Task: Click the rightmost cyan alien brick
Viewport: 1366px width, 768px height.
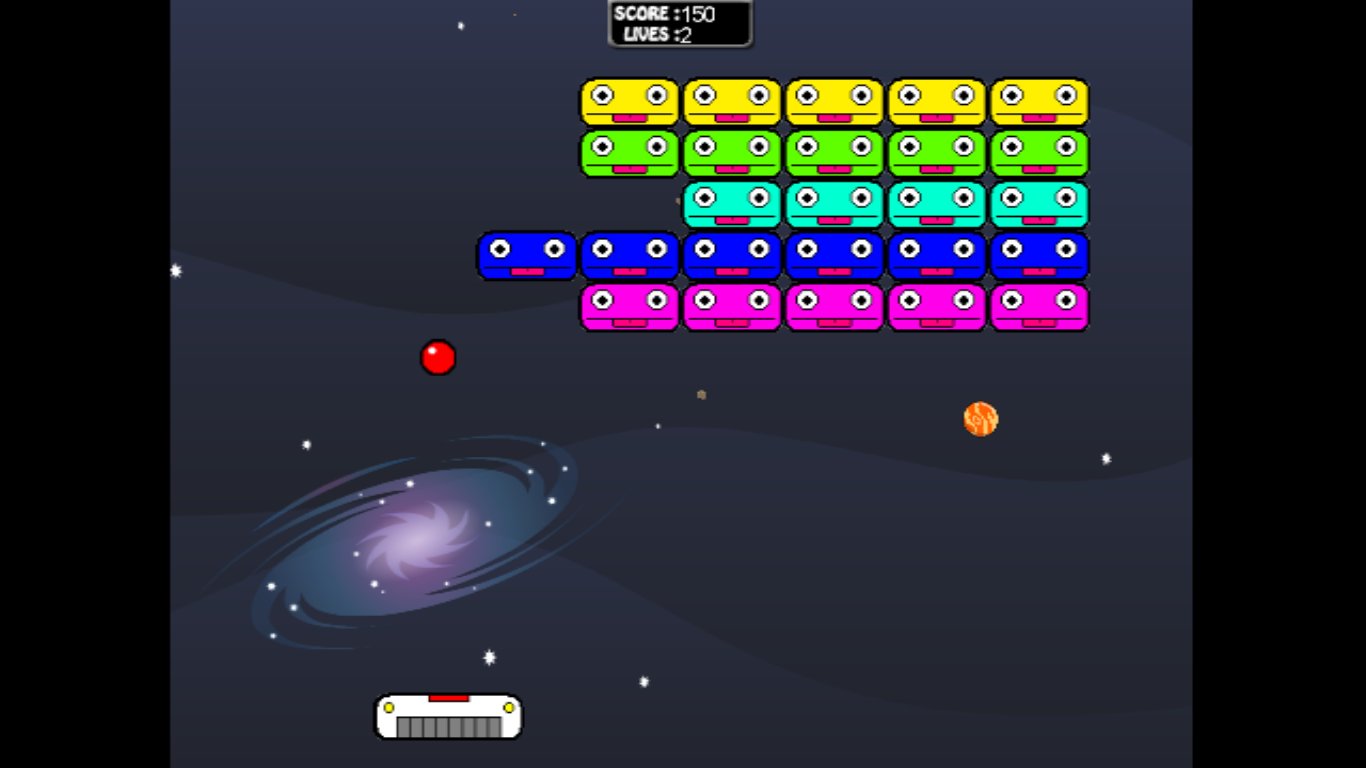Action: [x=1038, y=204]
